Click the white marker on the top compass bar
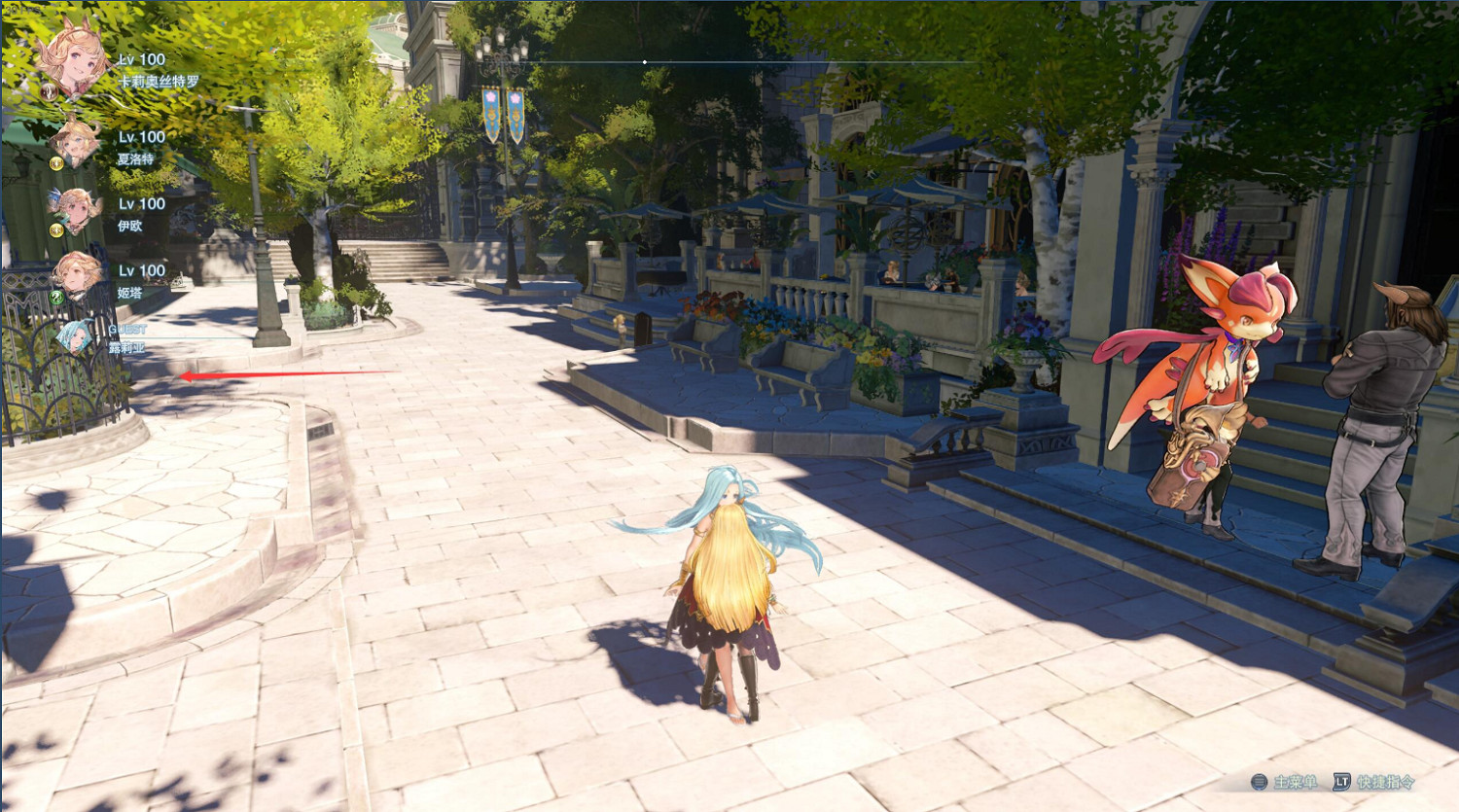This screenshot has height=812, width=1459. [x=644, y=60]
